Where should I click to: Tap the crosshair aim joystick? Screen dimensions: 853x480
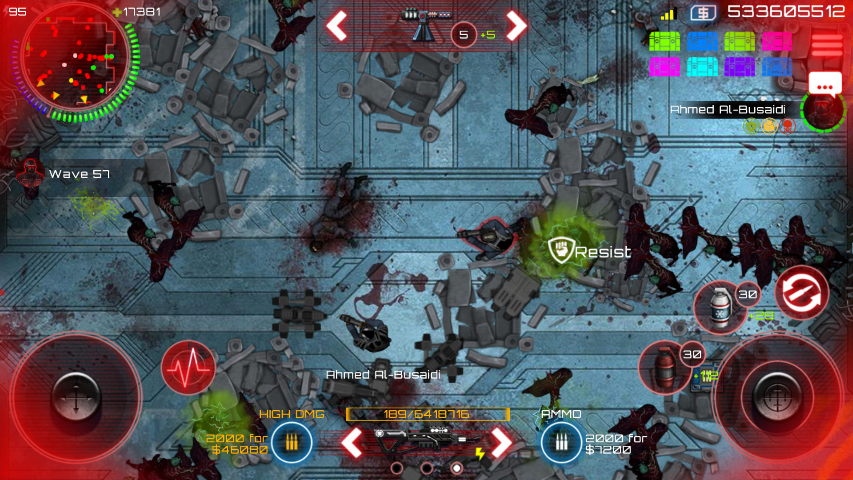pyautogui.click(x=776, y=393)
